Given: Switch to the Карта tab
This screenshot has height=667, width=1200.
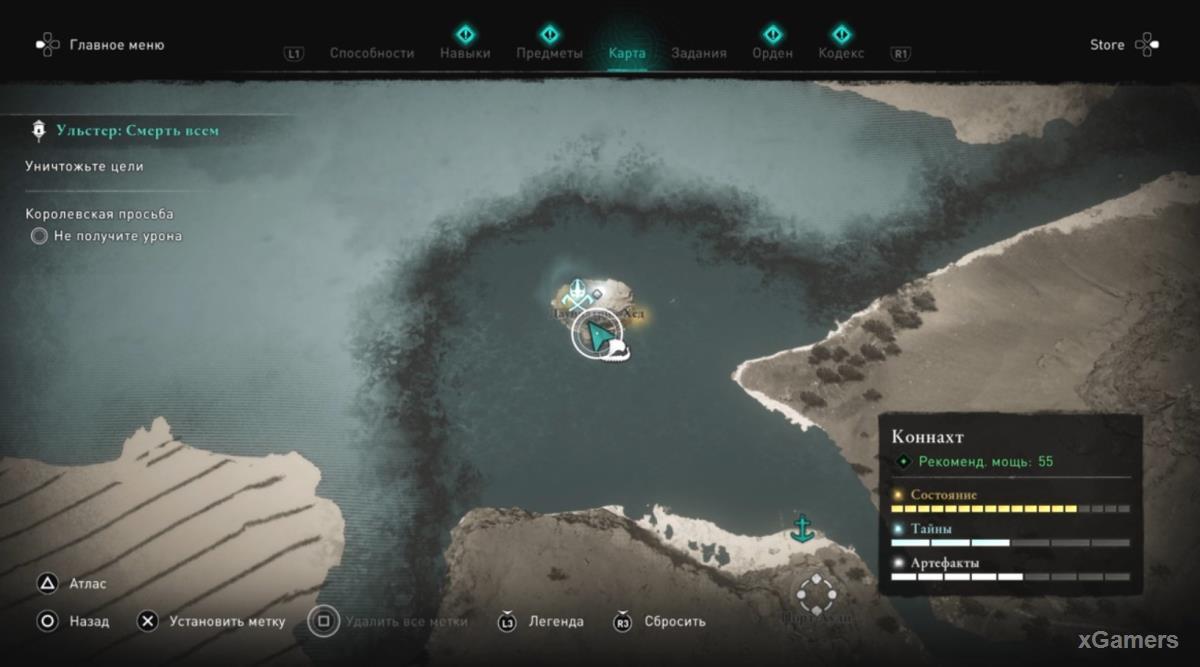Looking at the screenshot, I should point(627,53).
